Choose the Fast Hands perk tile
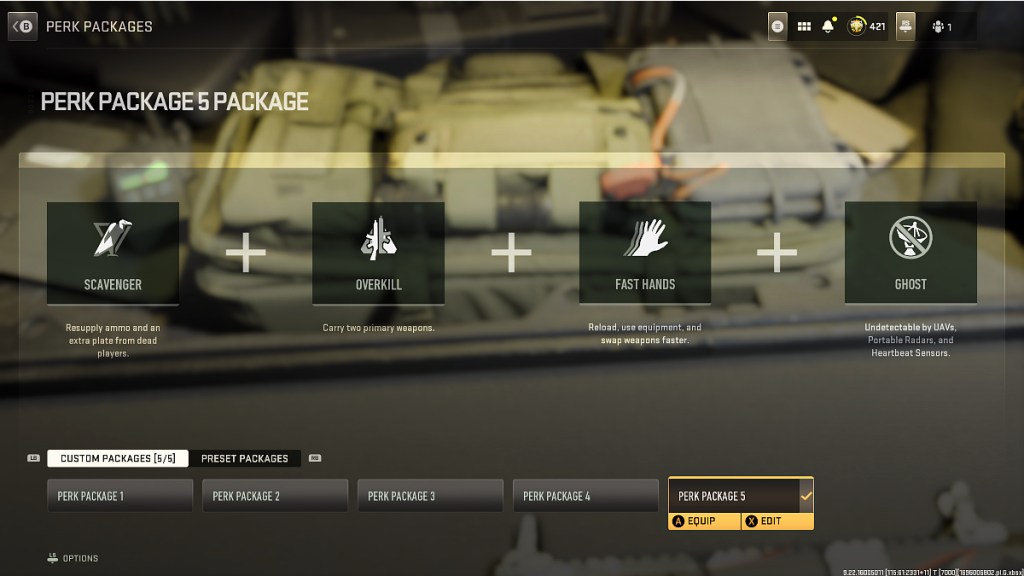This screenshot has width=1024, height=576. [x=645, y=253]
